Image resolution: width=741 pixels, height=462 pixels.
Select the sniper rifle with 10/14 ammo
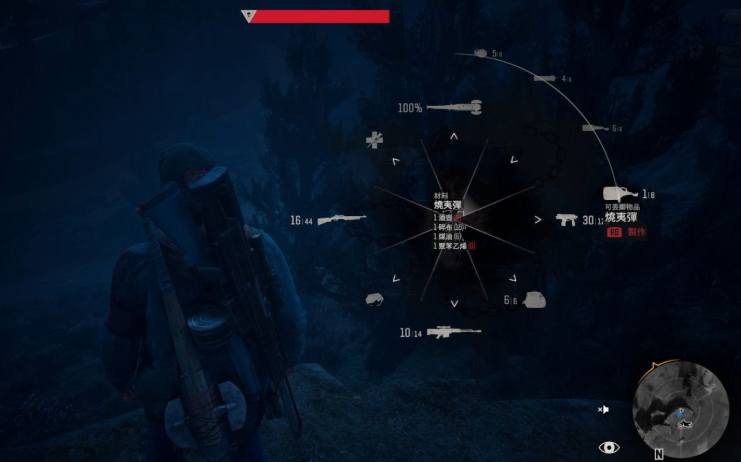click(453, 332)
